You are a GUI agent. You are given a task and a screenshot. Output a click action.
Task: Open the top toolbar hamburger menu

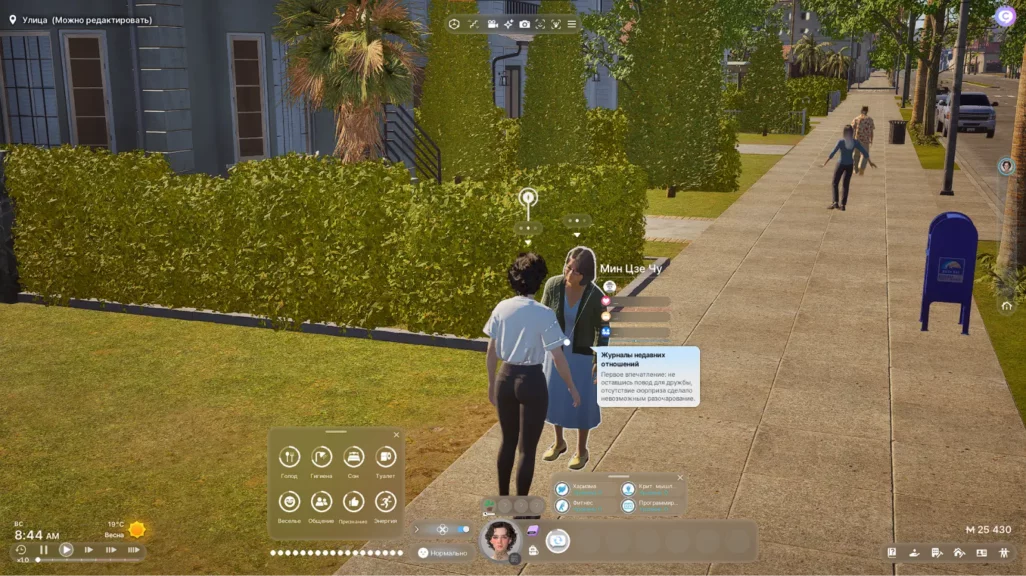572,24
